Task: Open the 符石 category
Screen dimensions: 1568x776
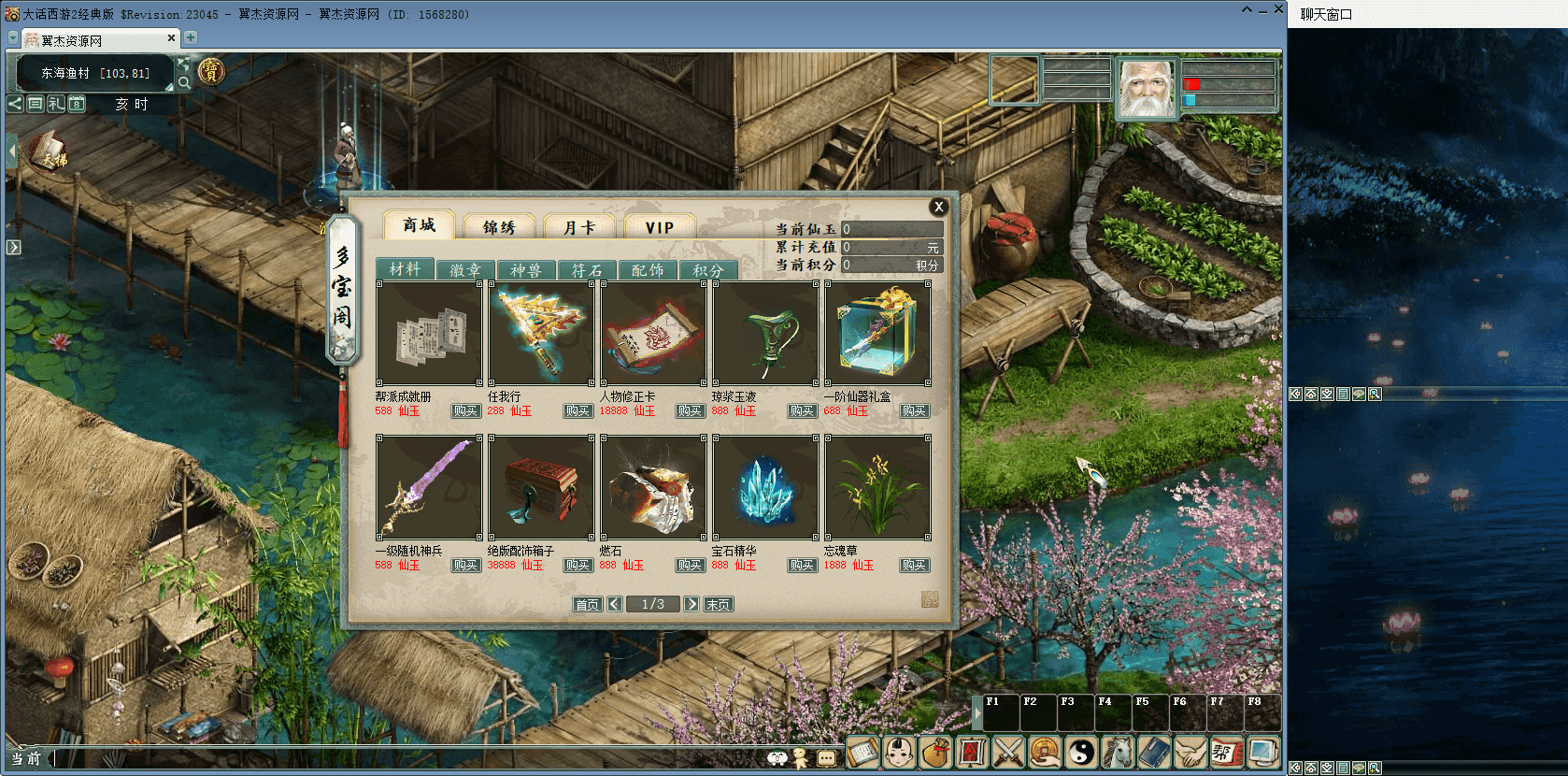Action: (x=587, y=270)
